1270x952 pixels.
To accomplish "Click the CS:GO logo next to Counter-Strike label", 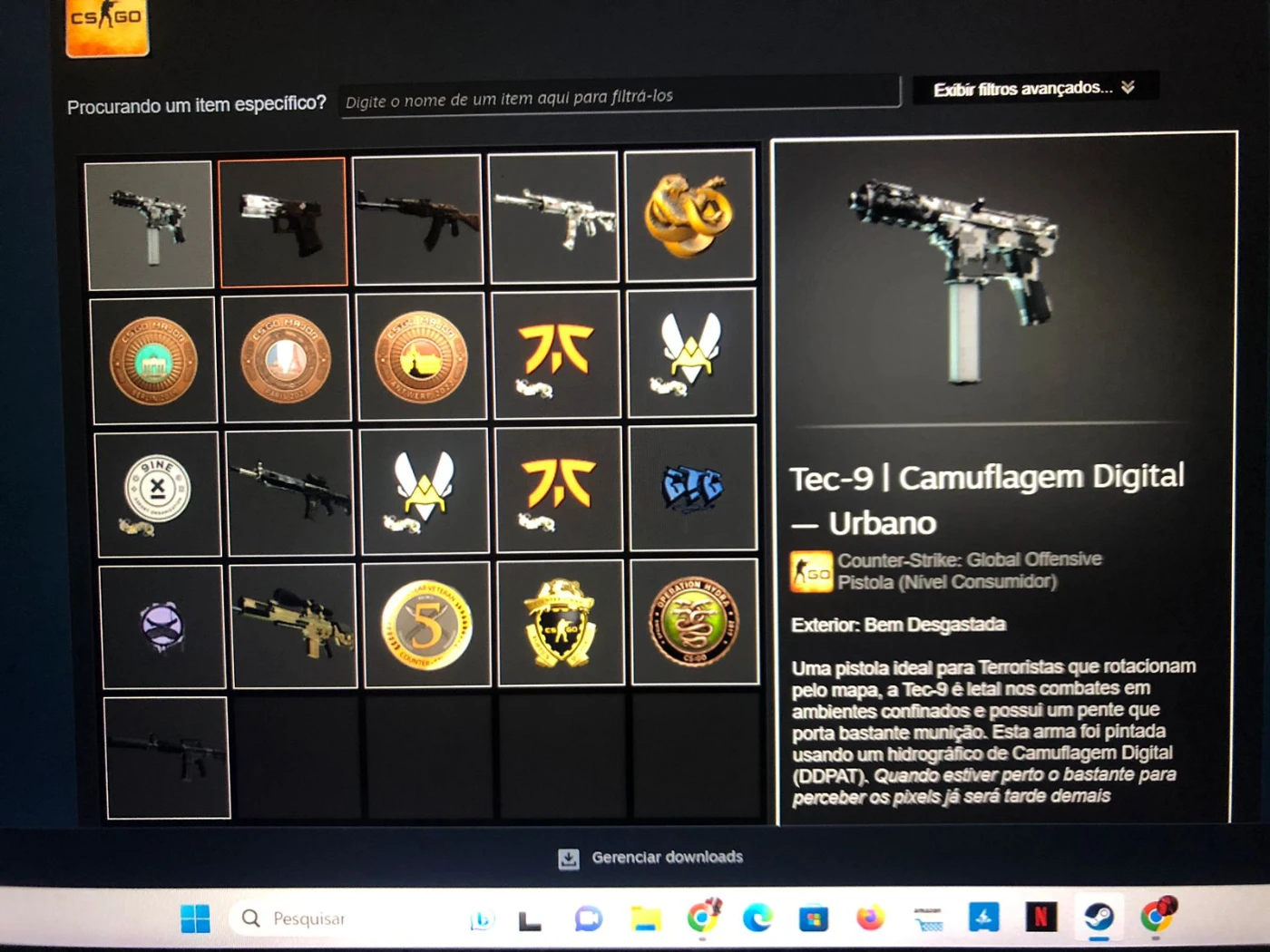I will [811, 571].
